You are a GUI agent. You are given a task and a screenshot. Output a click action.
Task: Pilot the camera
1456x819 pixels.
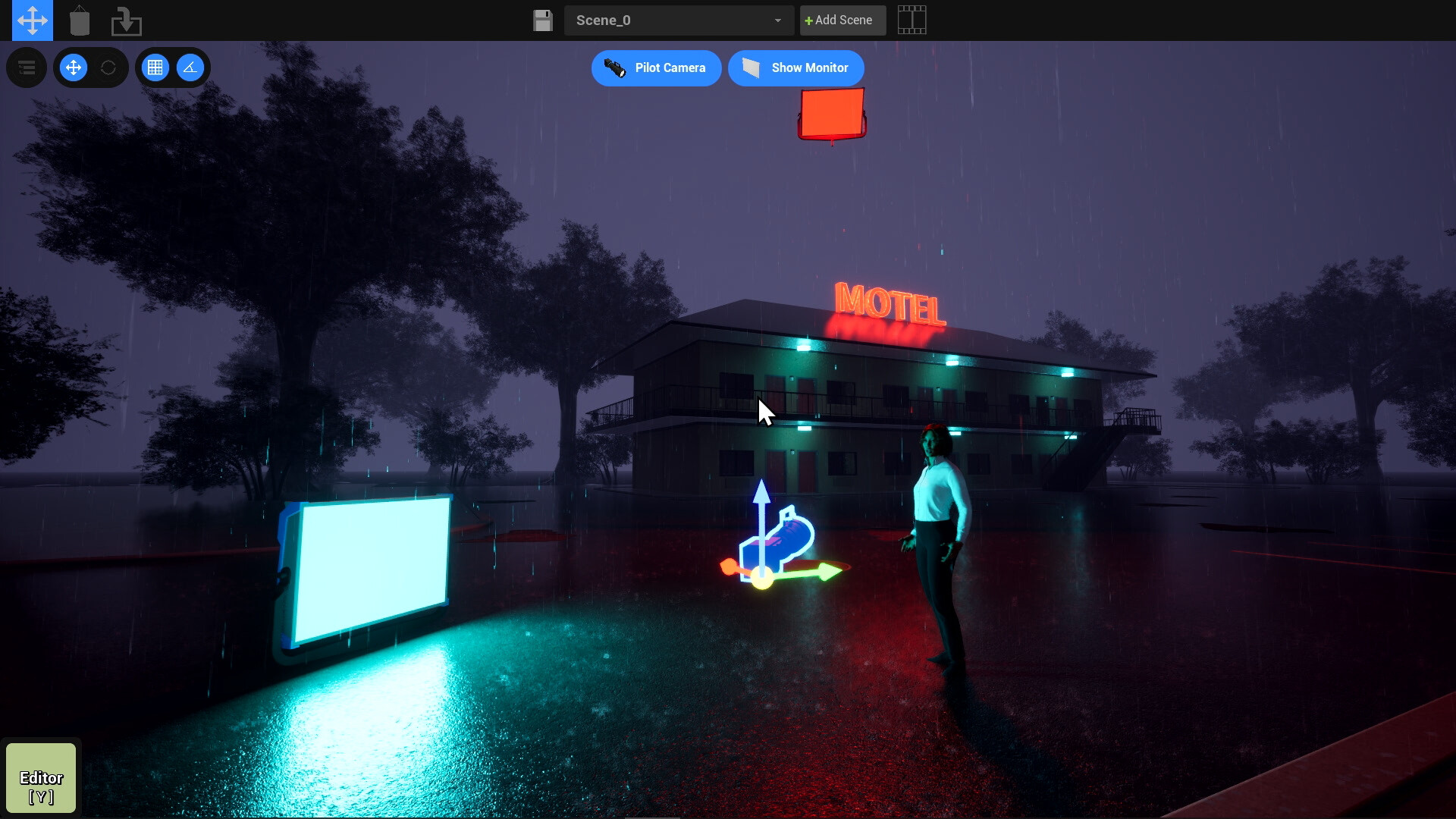coord(656,68)
